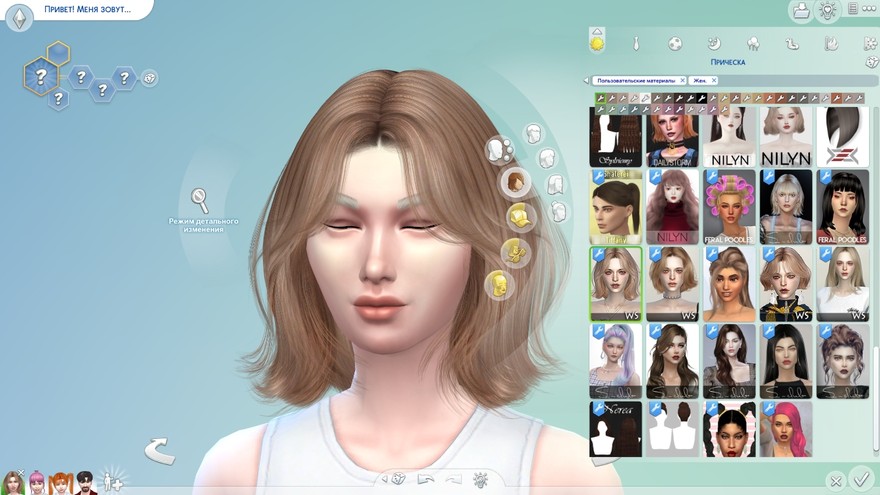Screen dimensions: 880x495
Task: Switch to the formal outfit tie tab
Action: point(635,43)
